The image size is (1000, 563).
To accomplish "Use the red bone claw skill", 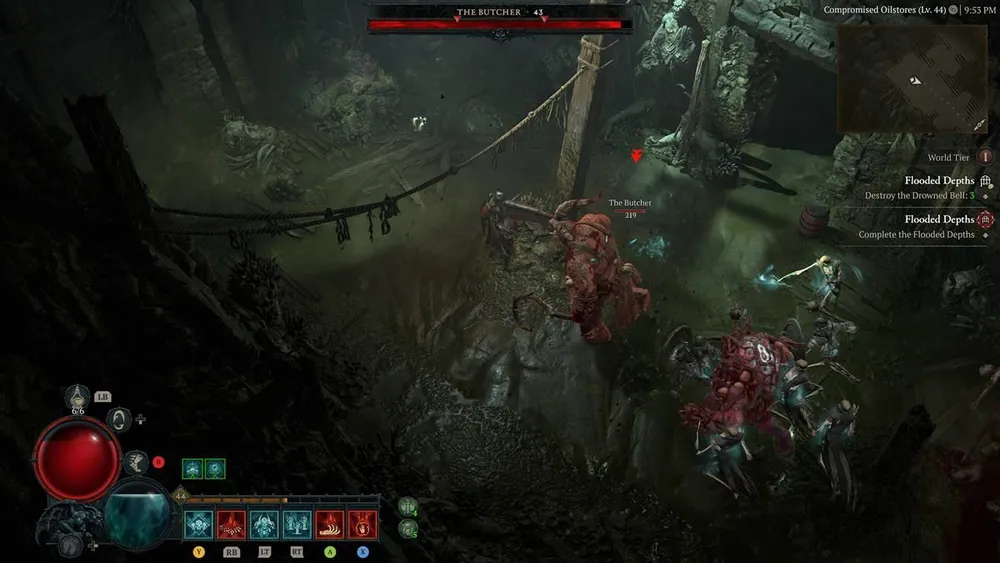I will point(330,524).
